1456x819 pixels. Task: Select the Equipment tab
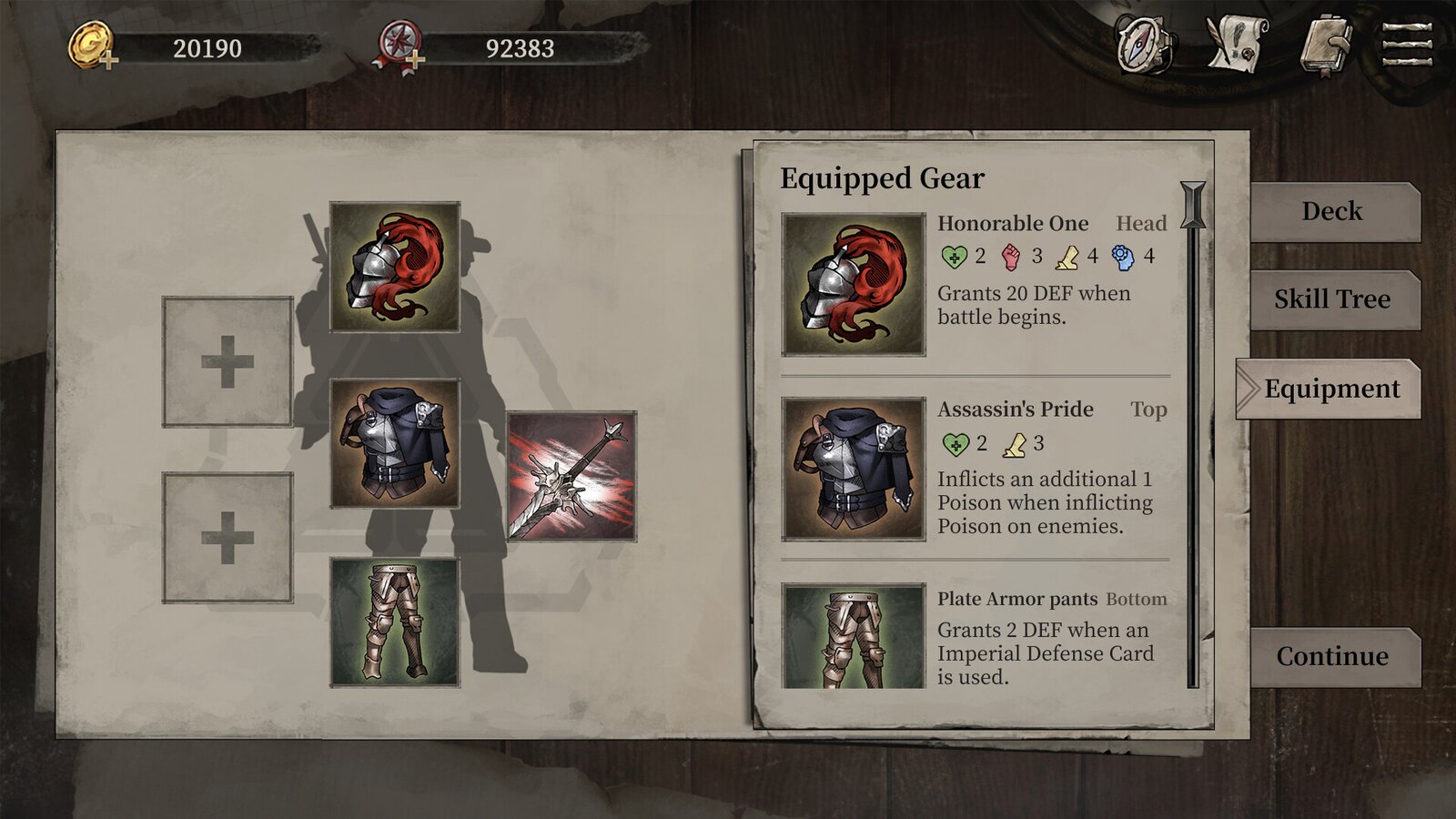(1330, 389)
